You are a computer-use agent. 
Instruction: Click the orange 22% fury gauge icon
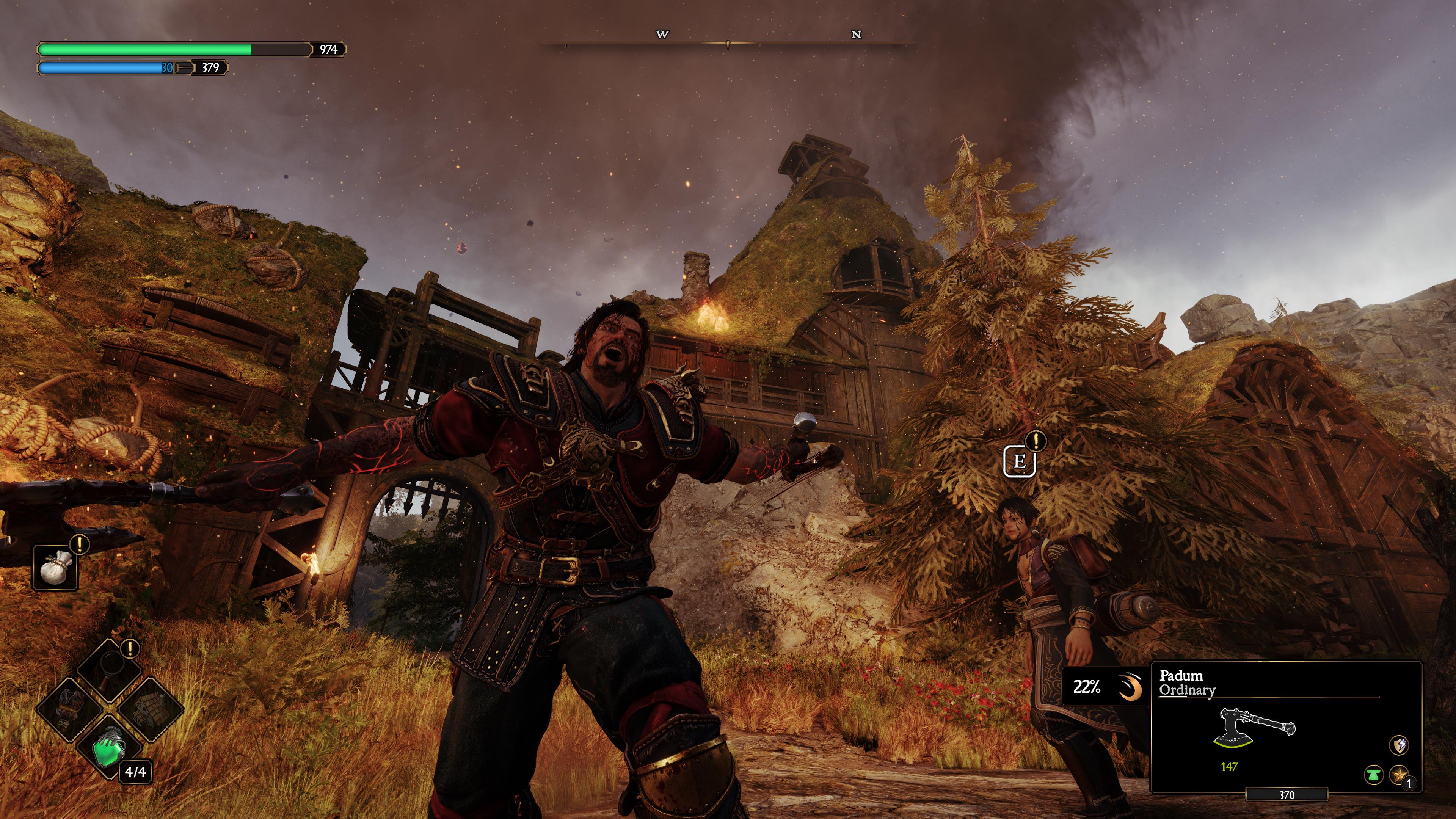(1130, 686)
